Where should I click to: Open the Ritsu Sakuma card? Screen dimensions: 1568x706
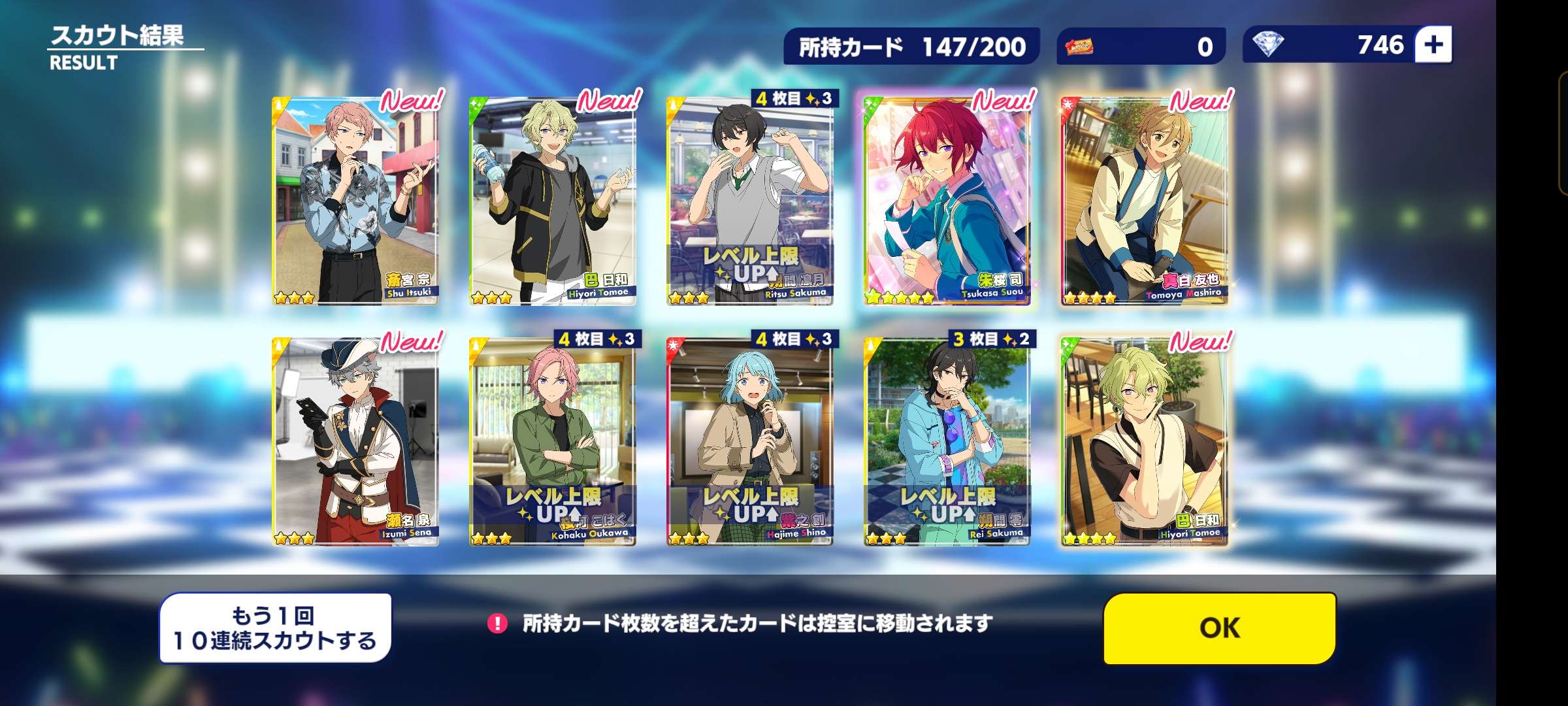click(x=750, y=201)
